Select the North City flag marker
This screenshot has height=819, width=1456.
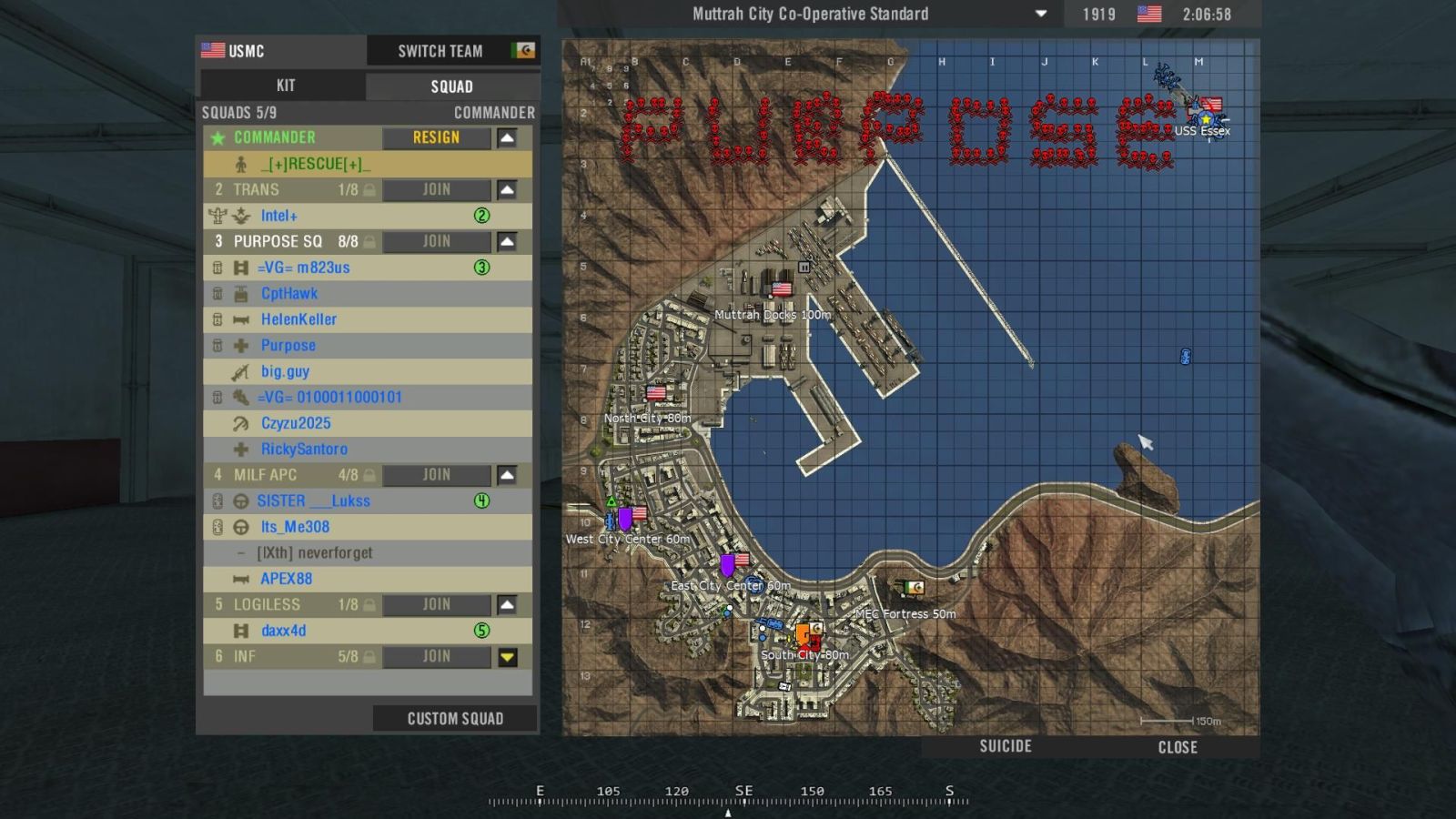click(656, 393)
